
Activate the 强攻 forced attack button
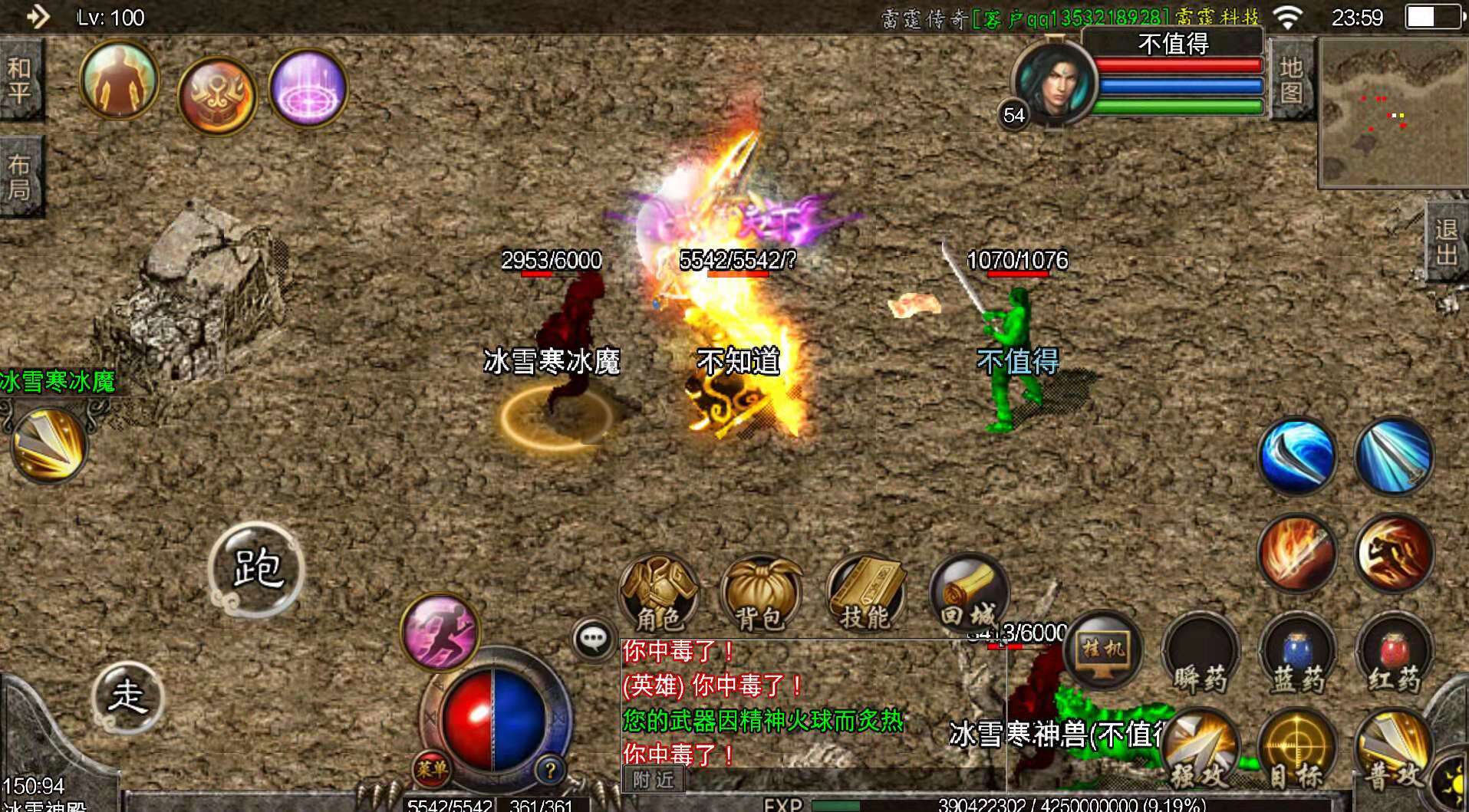(1201, 751)
